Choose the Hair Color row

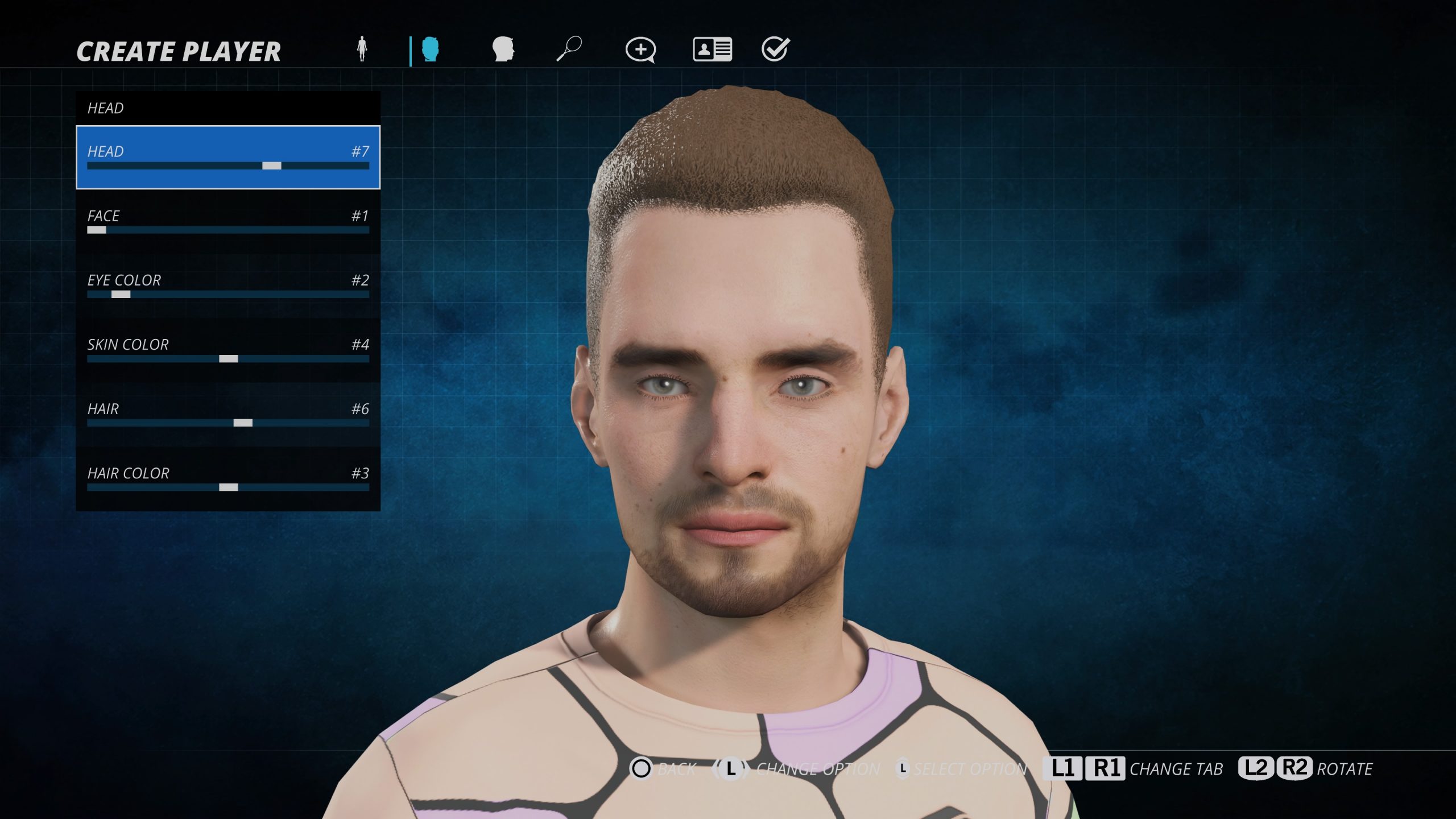227,478
